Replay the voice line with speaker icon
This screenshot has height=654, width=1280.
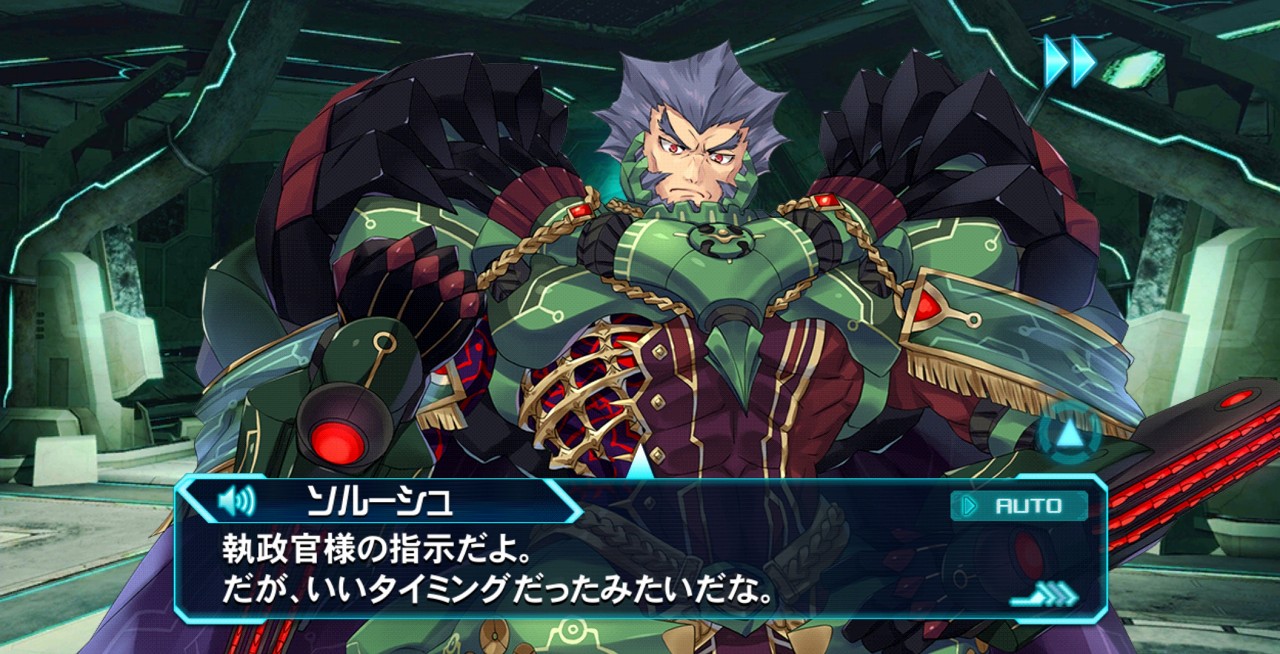coord(236,500)
